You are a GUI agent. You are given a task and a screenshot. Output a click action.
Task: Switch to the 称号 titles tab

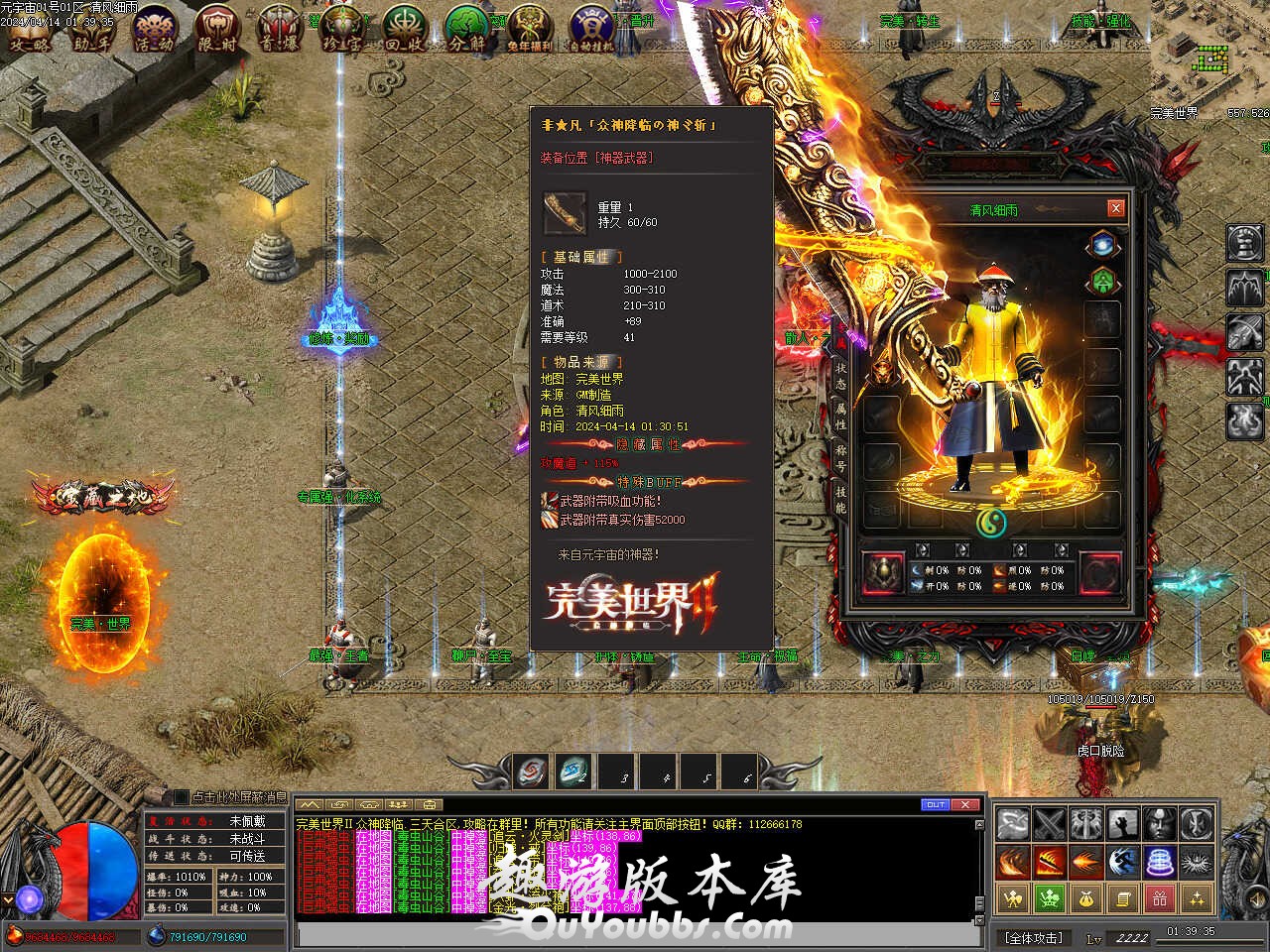point(840,458)
